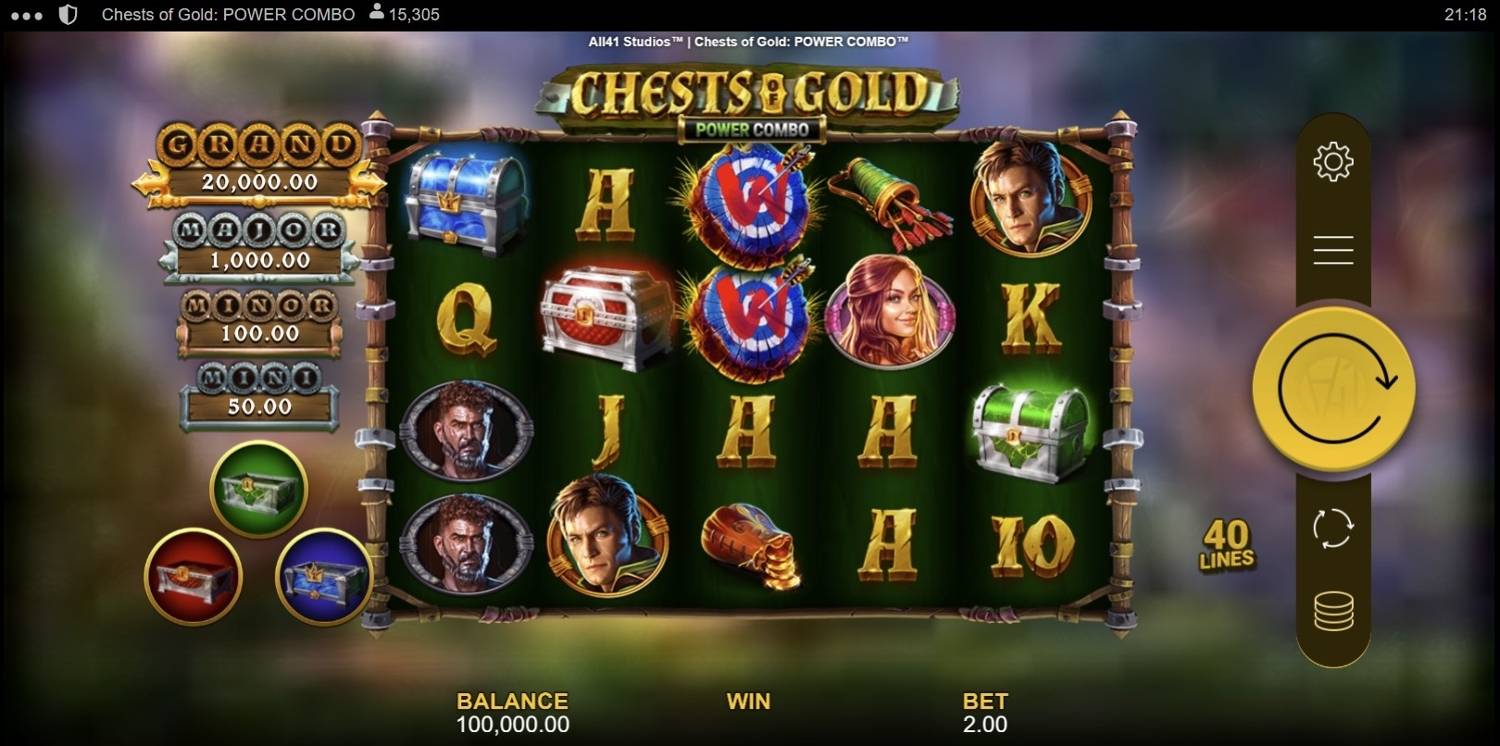Select the green chest collection icon

click(x=258, y=488)
